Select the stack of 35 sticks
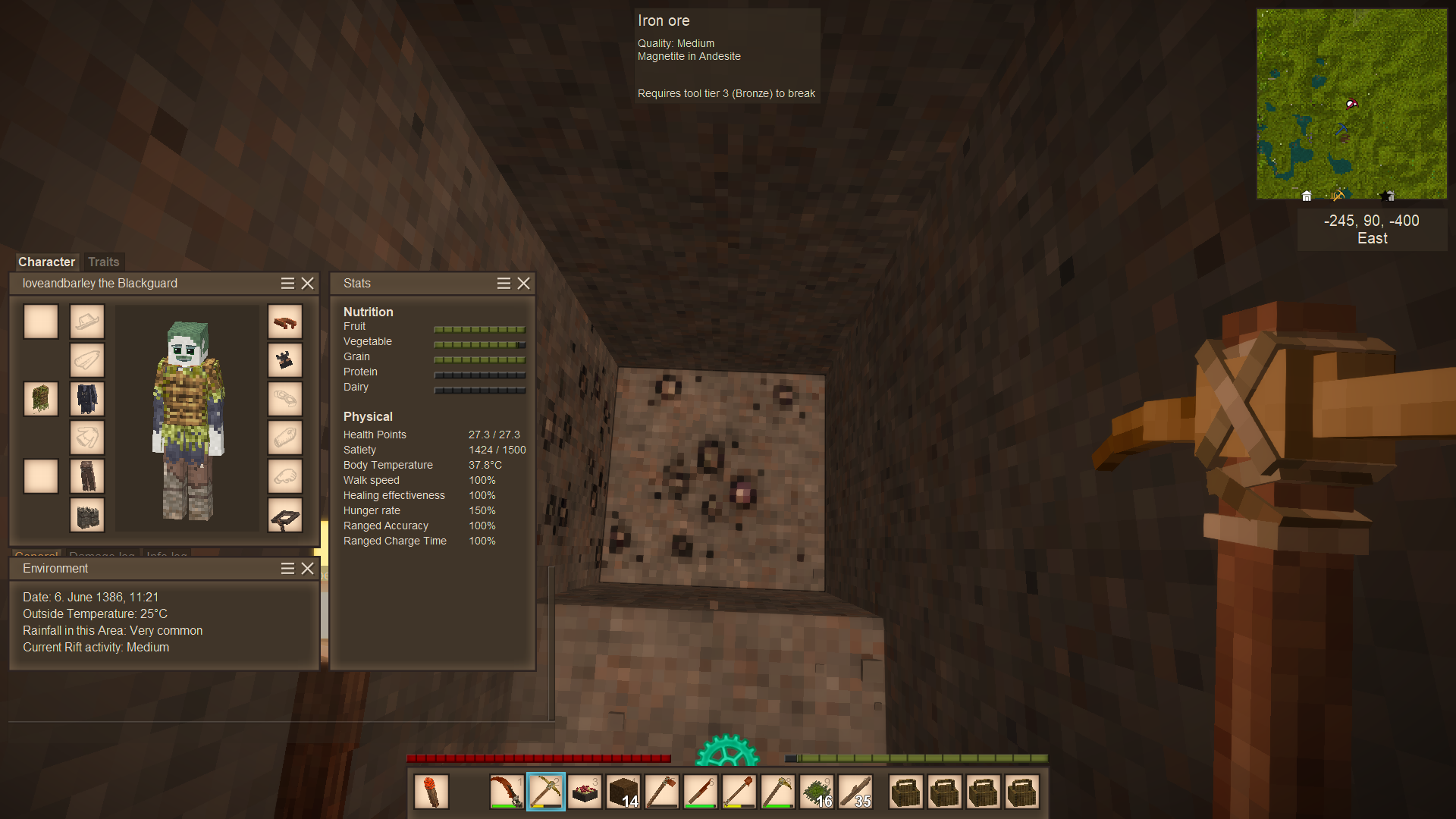This screenshot has width=1456, height=819. 855,792
